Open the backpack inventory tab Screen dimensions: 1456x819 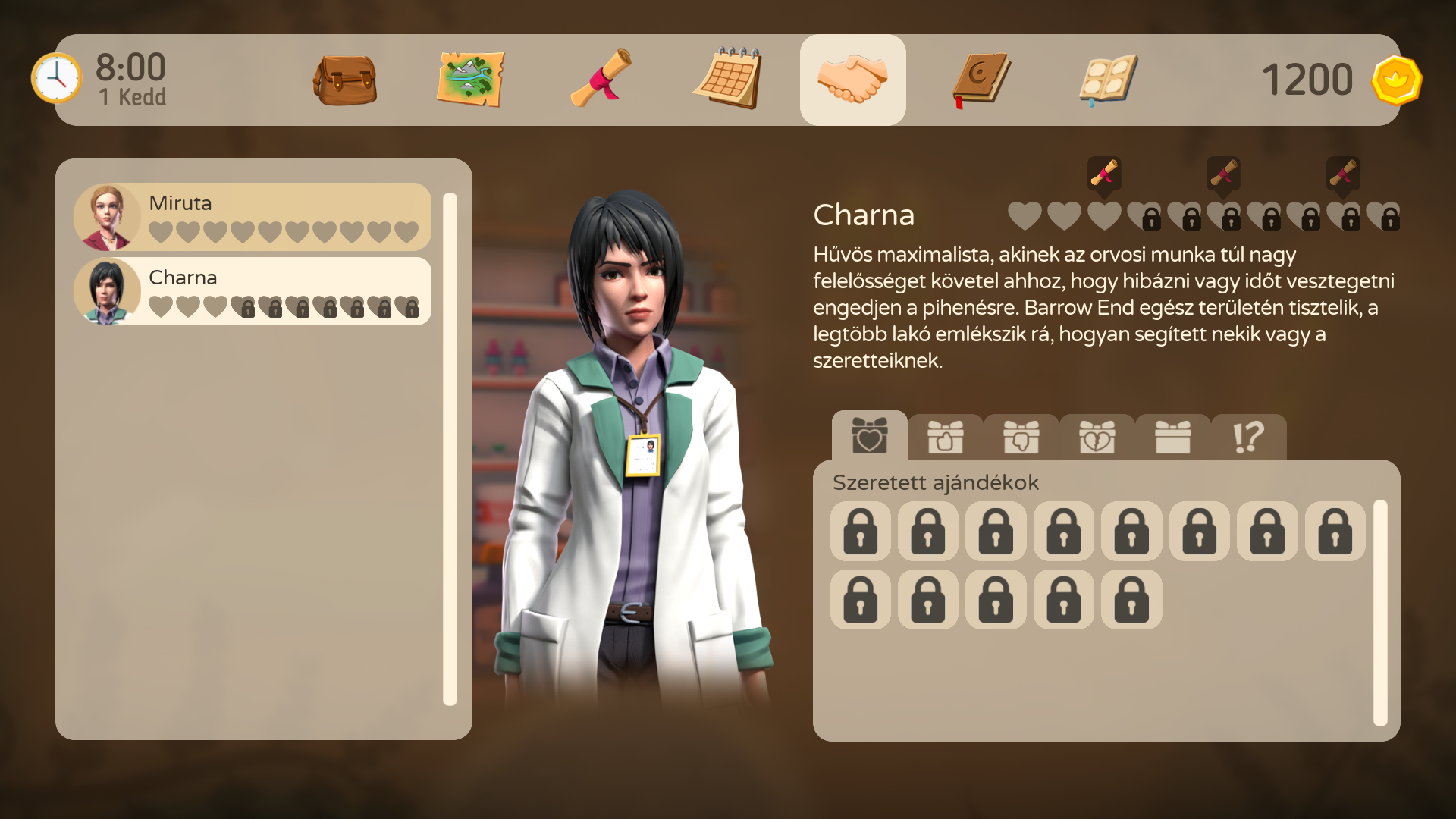point(345,80)
